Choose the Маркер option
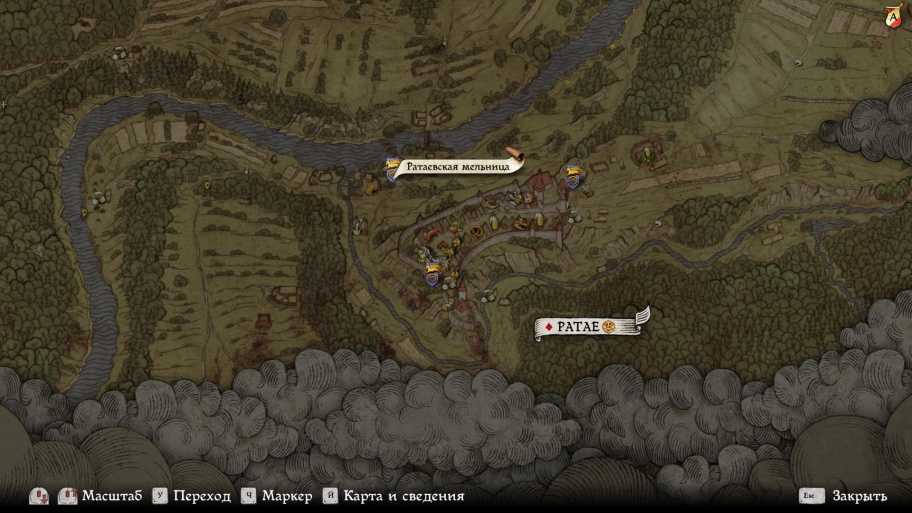Image resolution: width=912 pixels, height=513 pixels. 287,496
